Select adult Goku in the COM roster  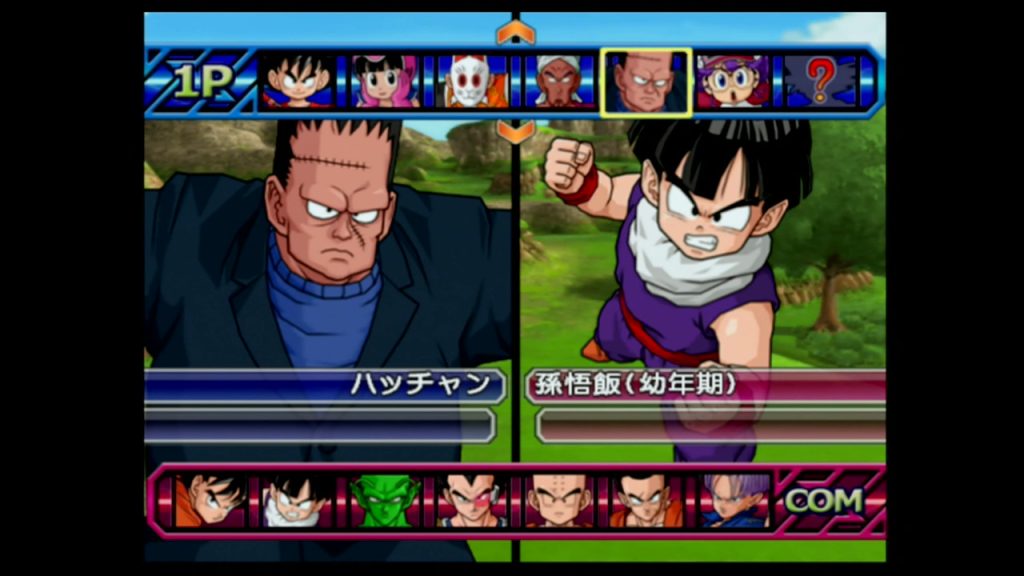point(210,501)
